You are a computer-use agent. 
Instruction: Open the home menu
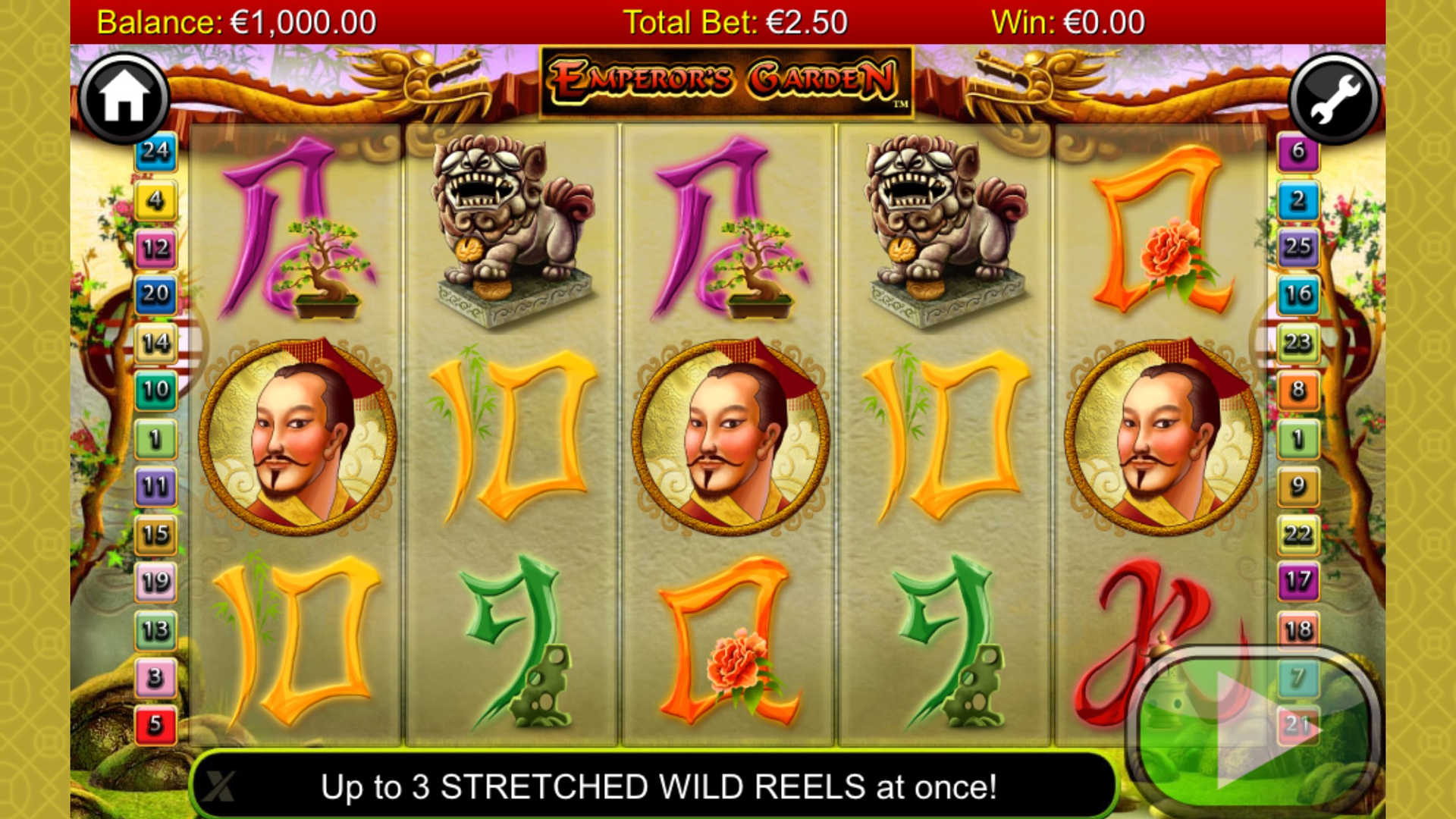(x=124, y=98)
